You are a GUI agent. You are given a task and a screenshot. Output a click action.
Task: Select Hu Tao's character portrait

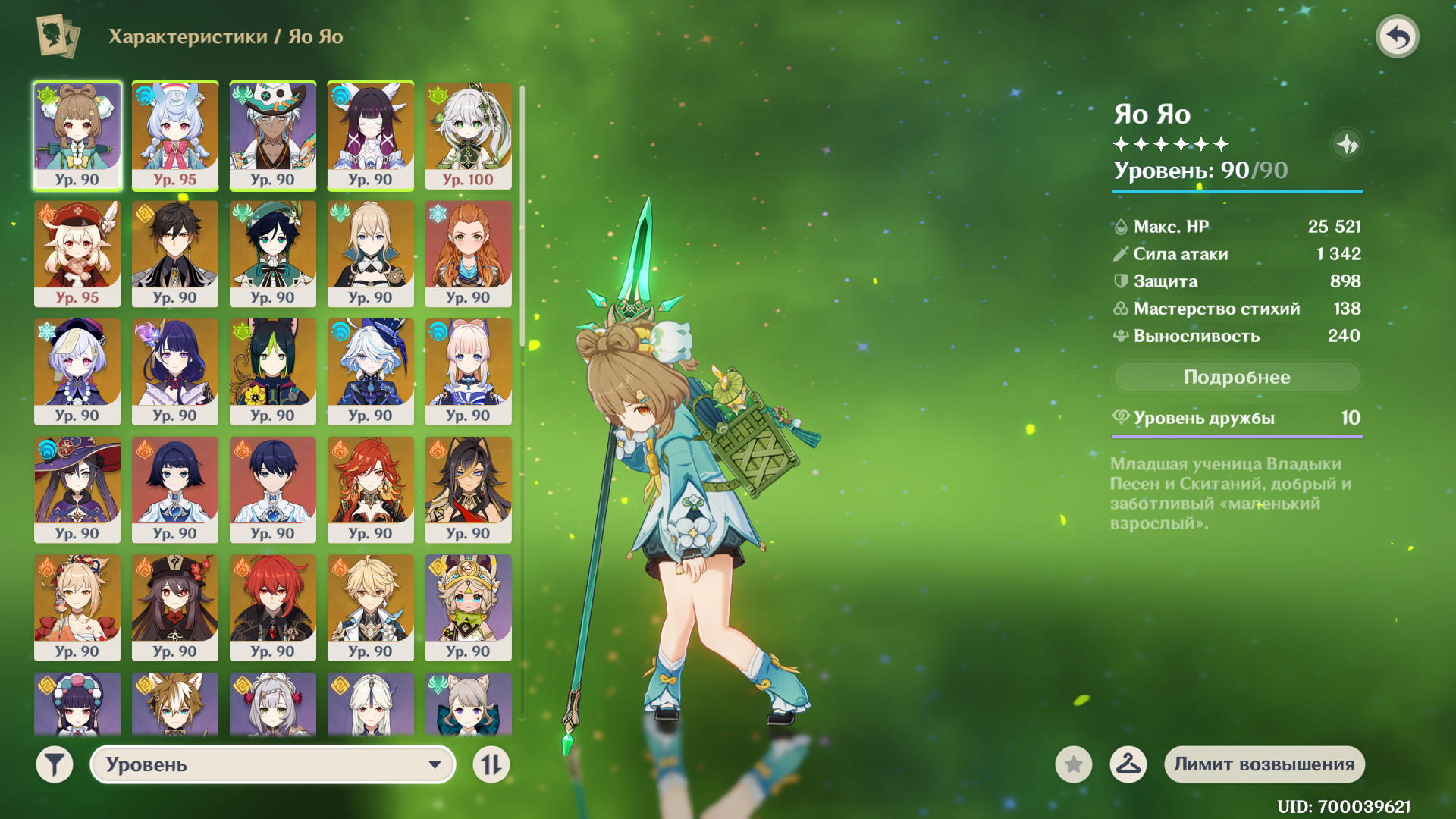(x=175, y=607)
